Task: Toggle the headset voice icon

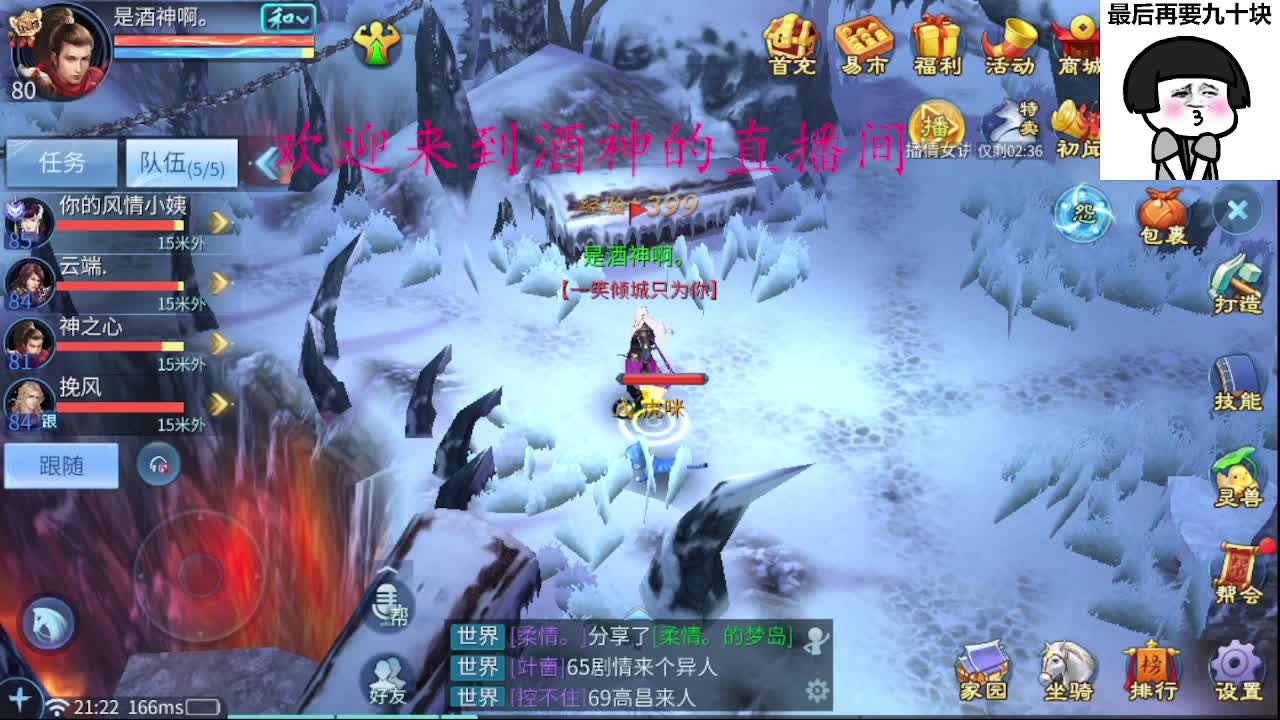Action: [x=160, y=465]
